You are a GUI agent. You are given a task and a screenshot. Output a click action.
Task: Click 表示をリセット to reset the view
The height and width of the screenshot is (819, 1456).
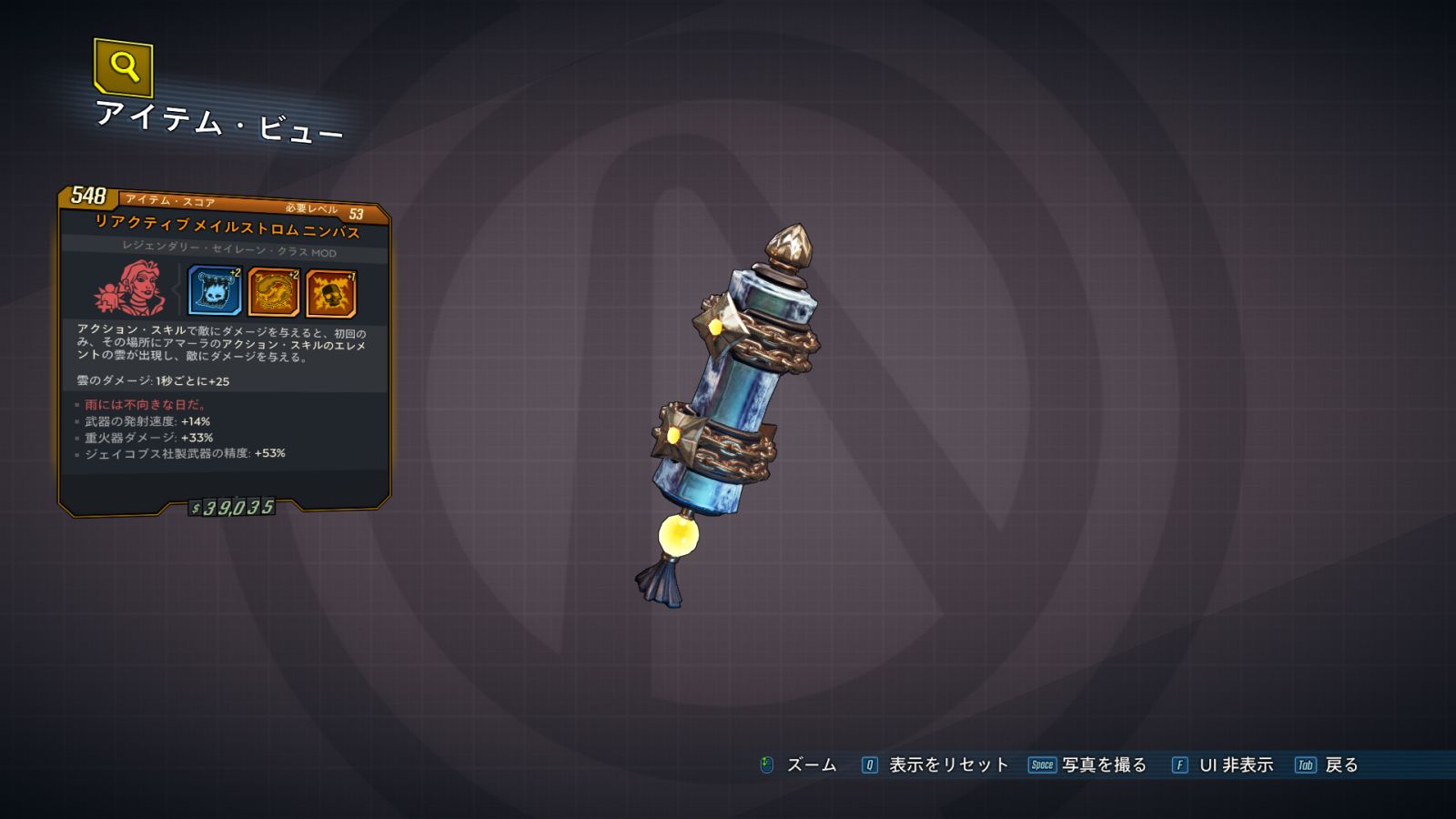click(x=947, y=765)
